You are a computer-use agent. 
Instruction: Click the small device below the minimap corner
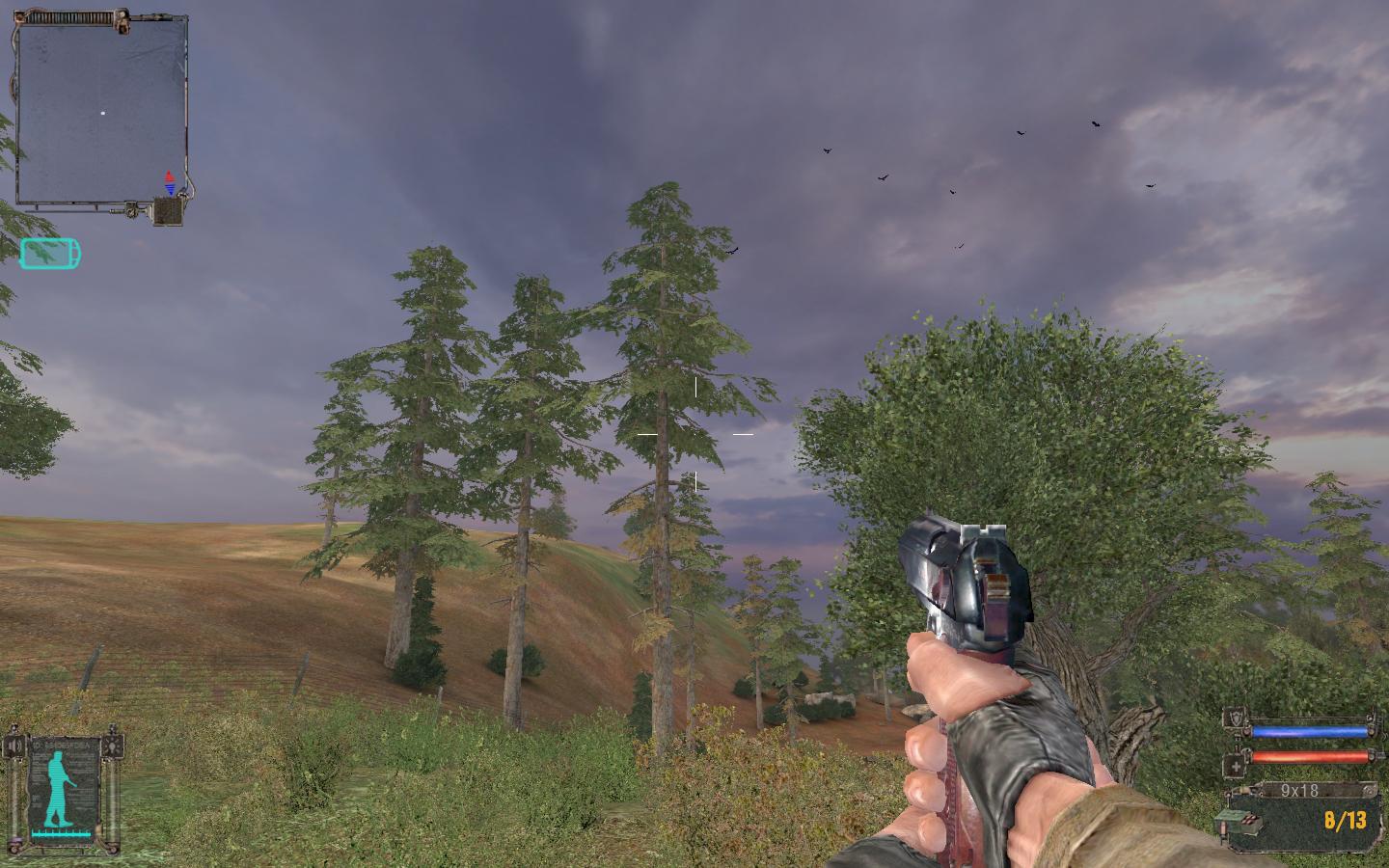tap(168, 211)
